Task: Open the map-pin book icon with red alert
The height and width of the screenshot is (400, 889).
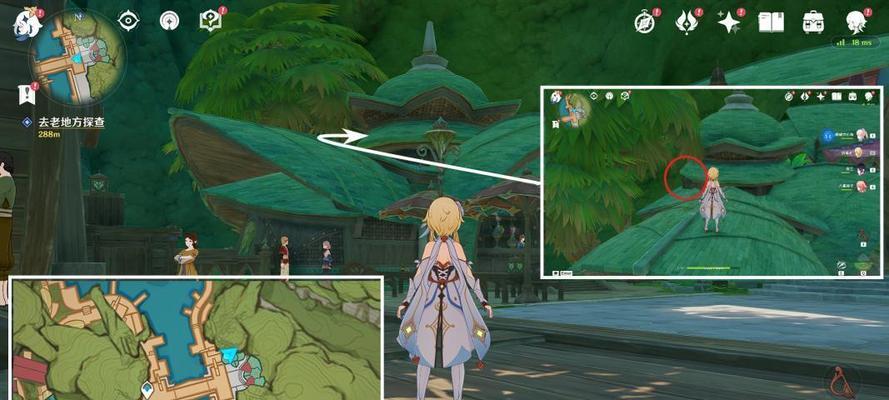Action: click(210, 20)
